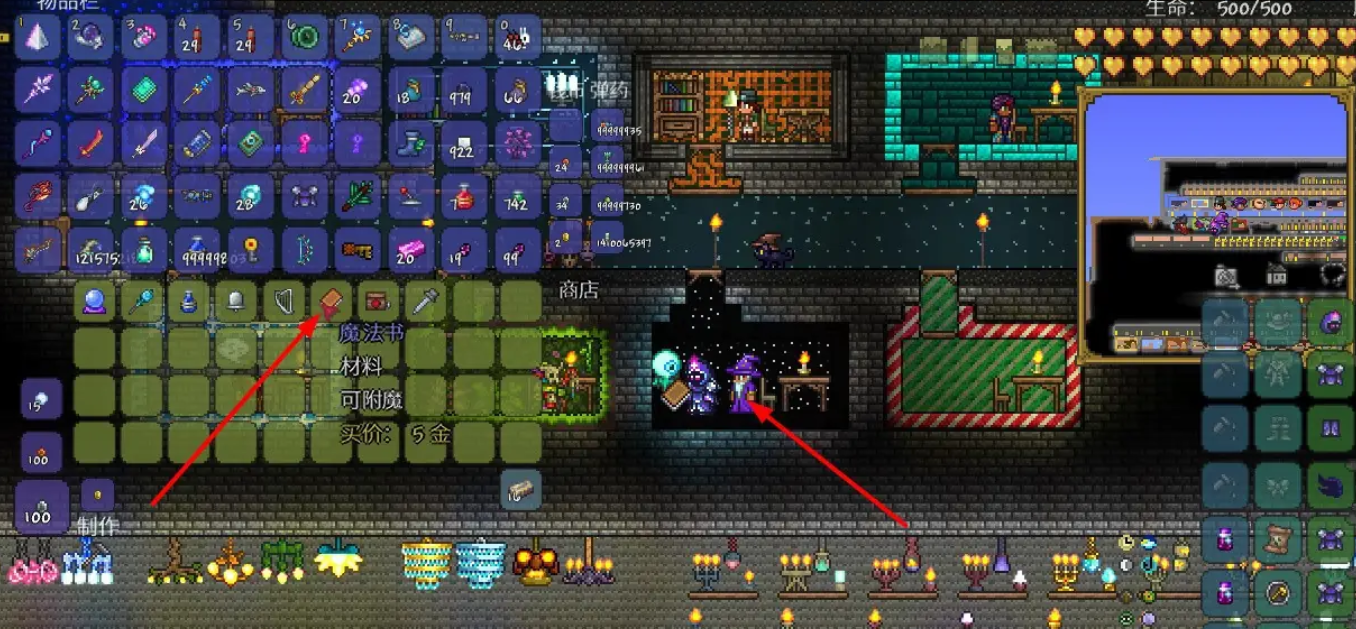Image resolution: width=1356 pixels, height=629 pixels.
Task: Open the camera mode icon
Action: pyautogui.click(x=1225, y=274)
